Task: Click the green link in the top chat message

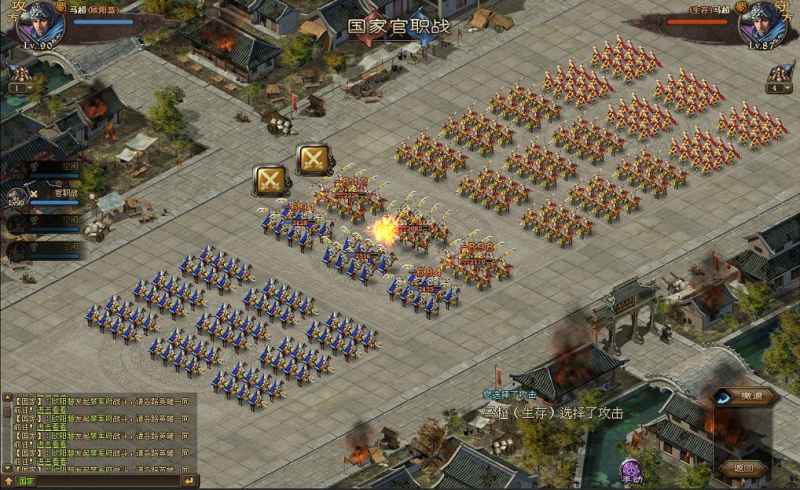Action: point(52,409)
